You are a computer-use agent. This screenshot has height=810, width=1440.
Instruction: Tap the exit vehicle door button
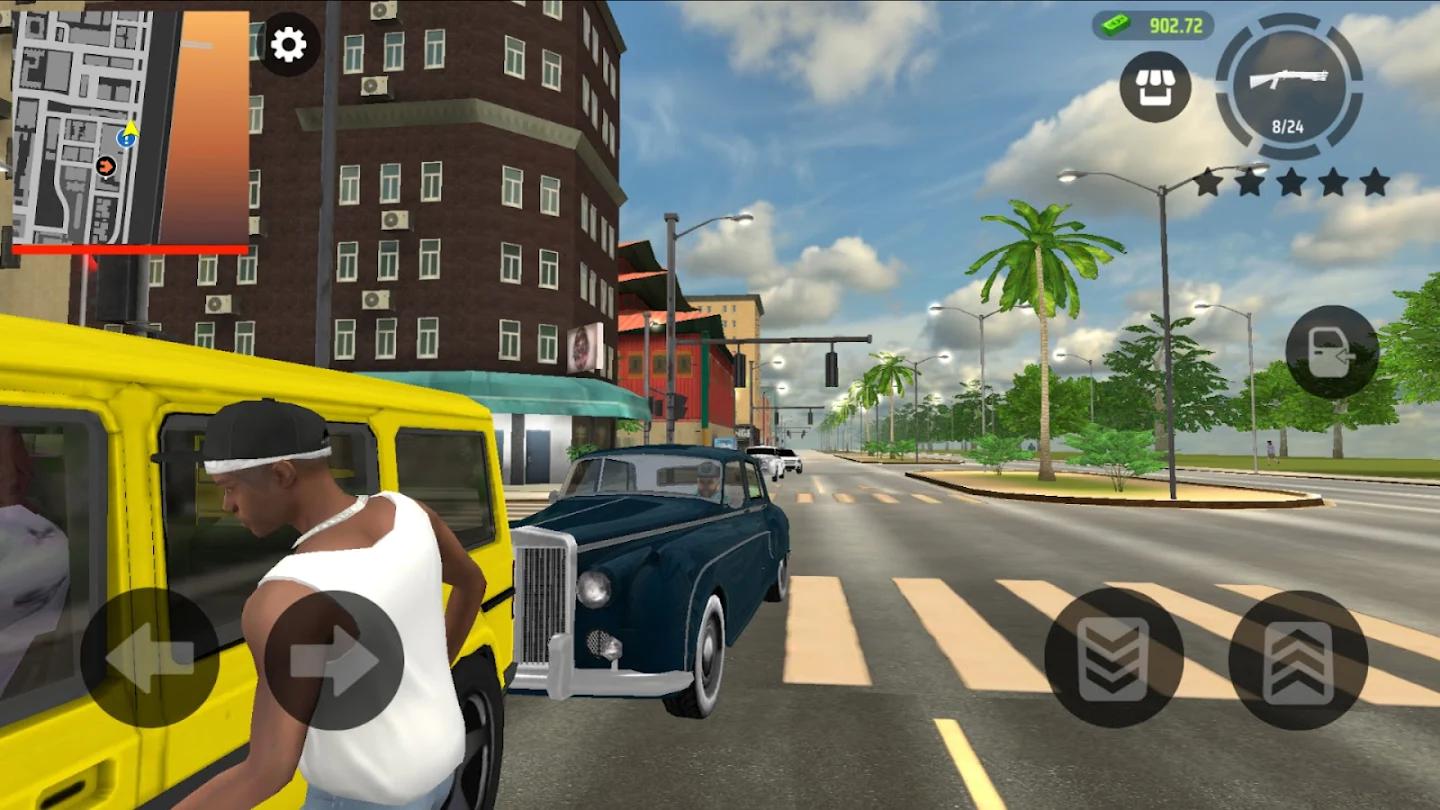(x=1331, y=352)
